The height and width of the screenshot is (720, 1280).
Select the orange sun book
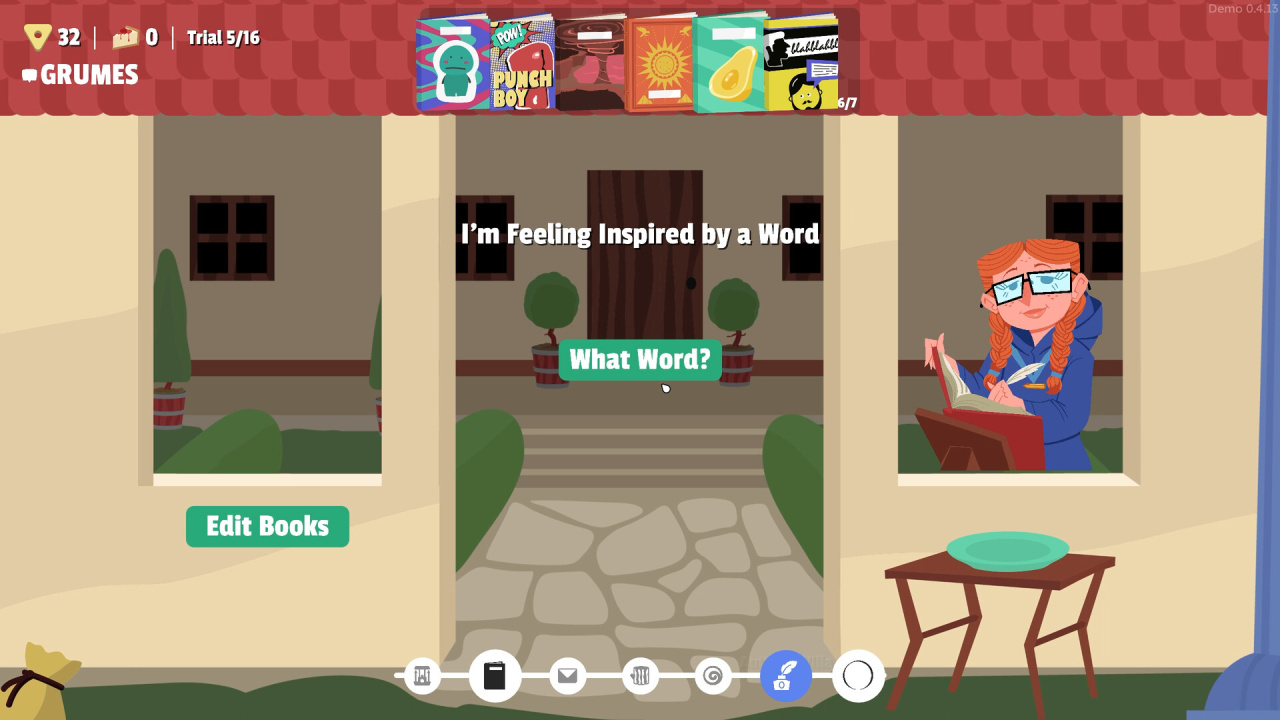click(660, 64)
